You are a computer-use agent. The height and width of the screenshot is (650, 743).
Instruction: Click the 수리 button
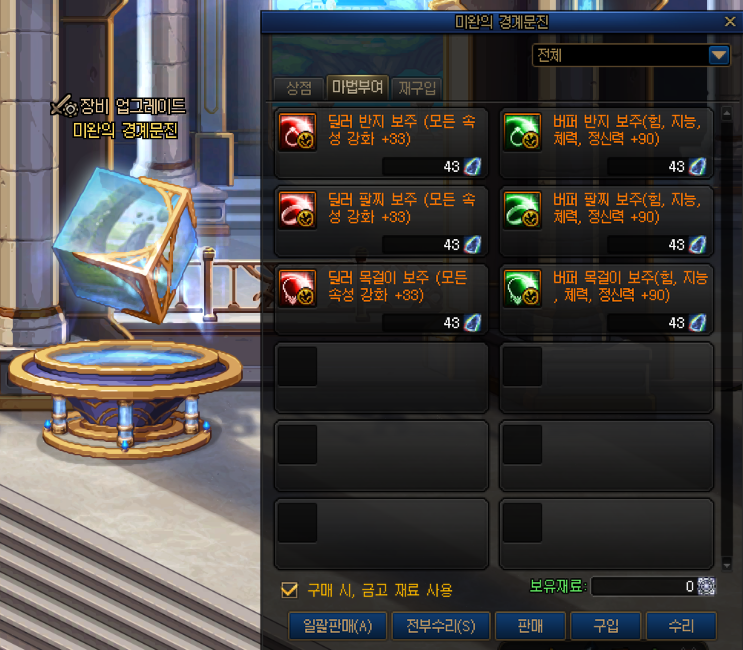coord(681,626)
